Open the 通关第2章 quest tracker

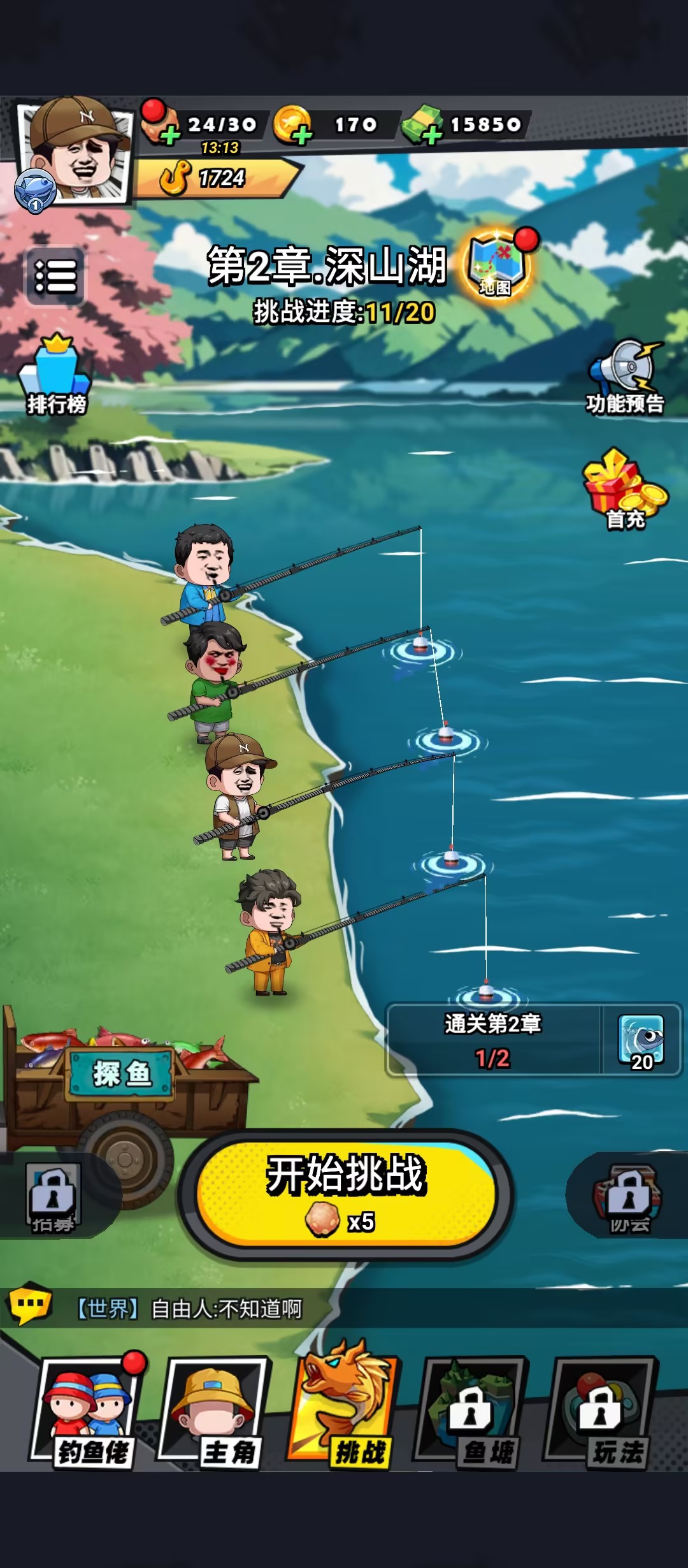[x=533, y=1040]
